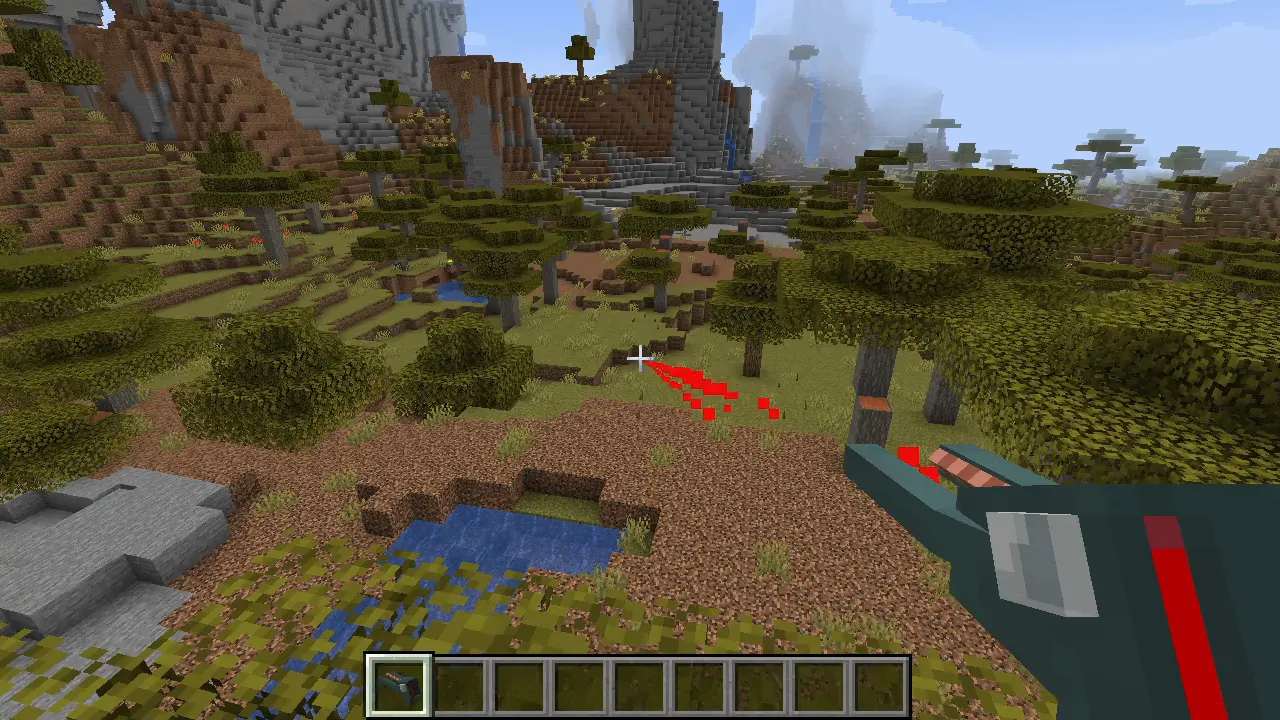Click the crosshair at screen center
The width and height of the screenshot is (1280, 720).
[x=640, y=357]
